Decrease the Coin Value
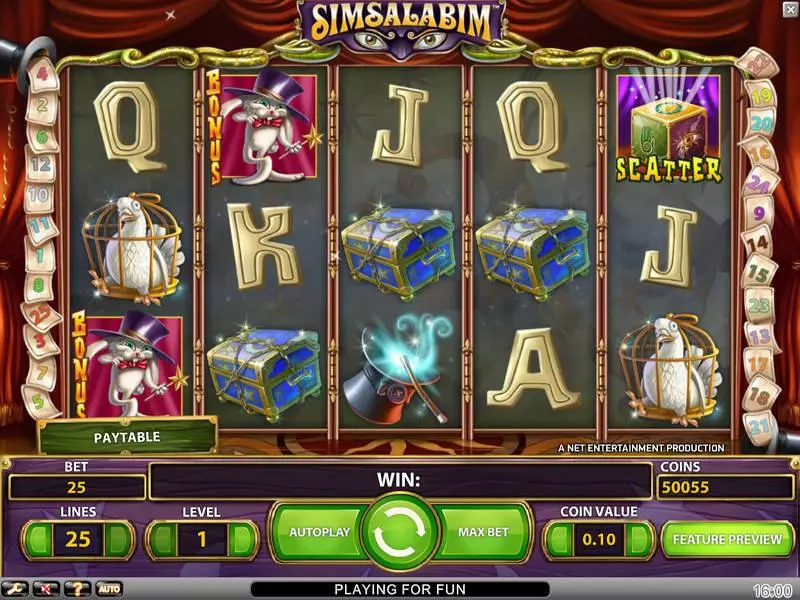Viewport: 800px width, 600px height. pyautogui.click(x=558, y=540)
